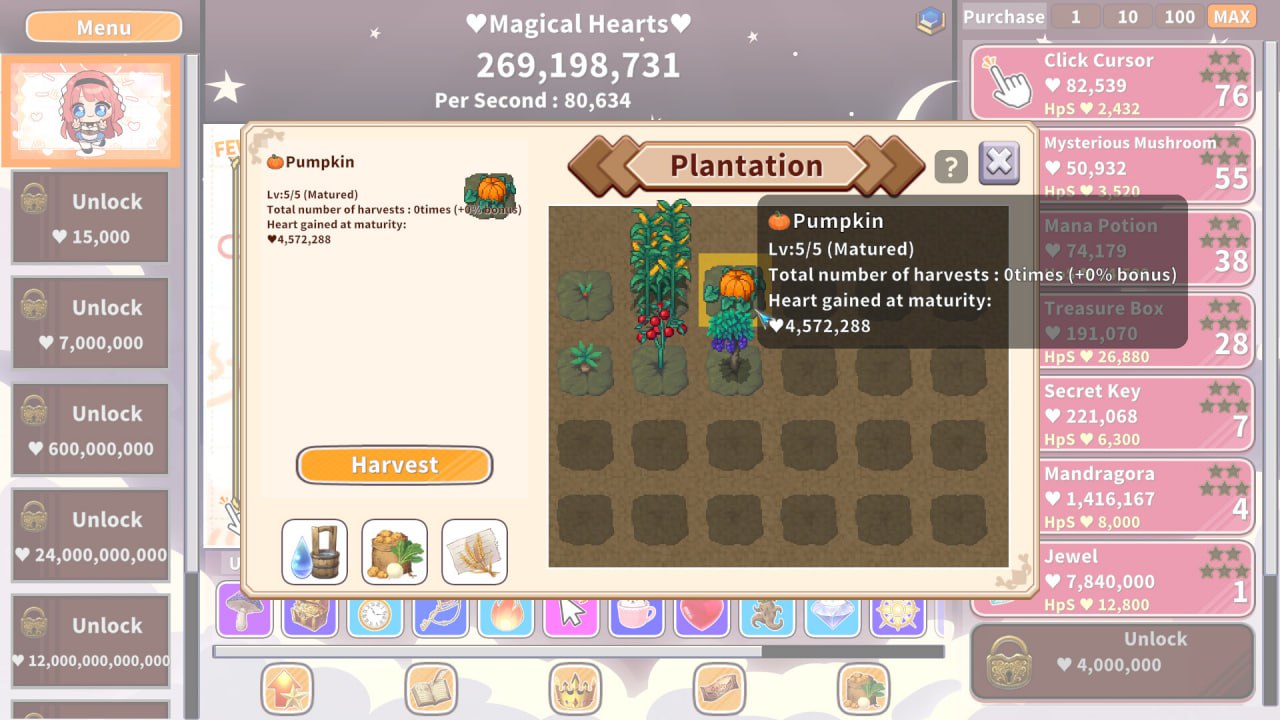The height and width of the screenshot is (720, 1280).
Task: Set purchase quantity to 1
Action: click(1075, 16)
